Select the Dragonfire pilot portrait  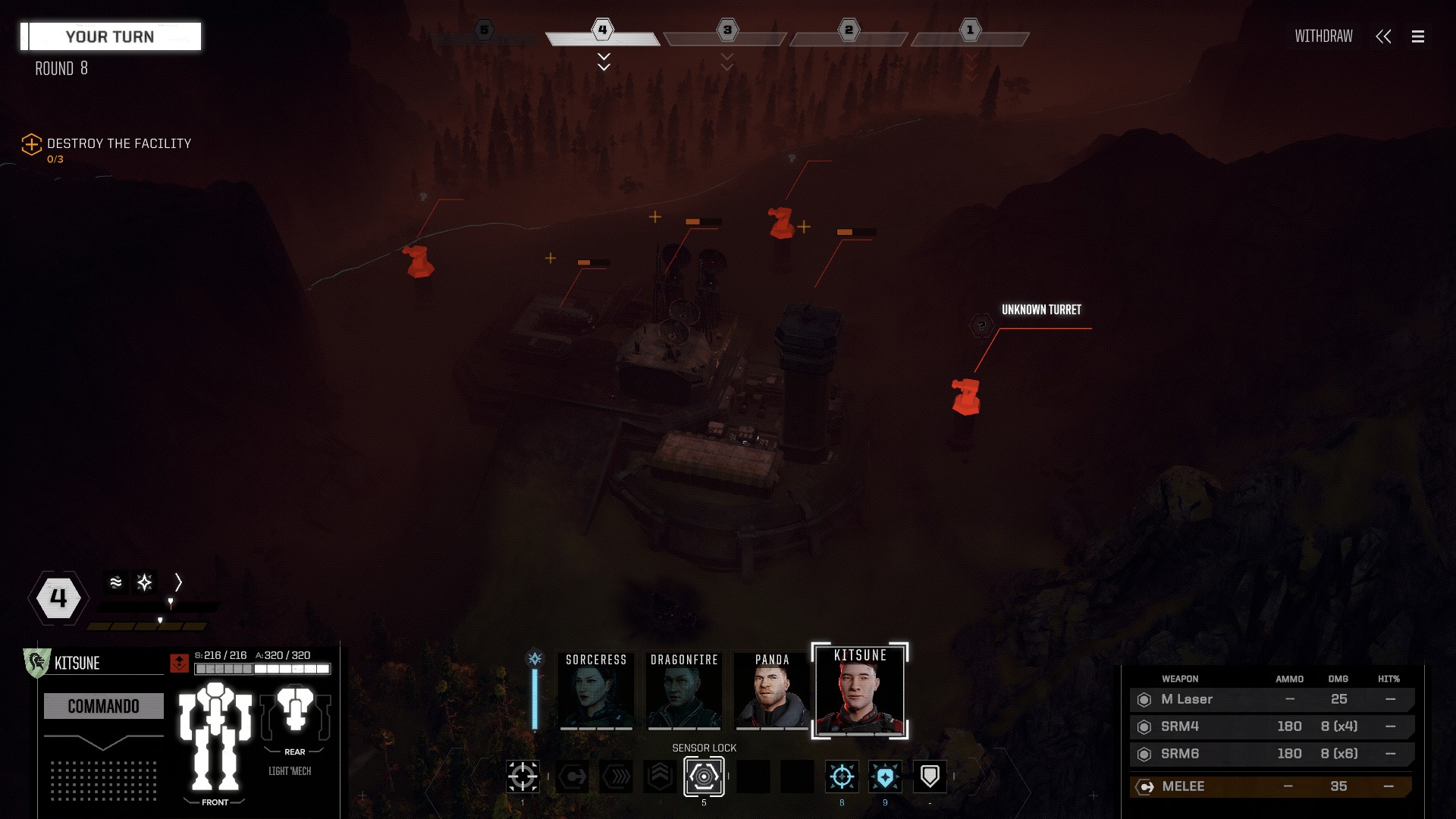click(x=684, y=692)
